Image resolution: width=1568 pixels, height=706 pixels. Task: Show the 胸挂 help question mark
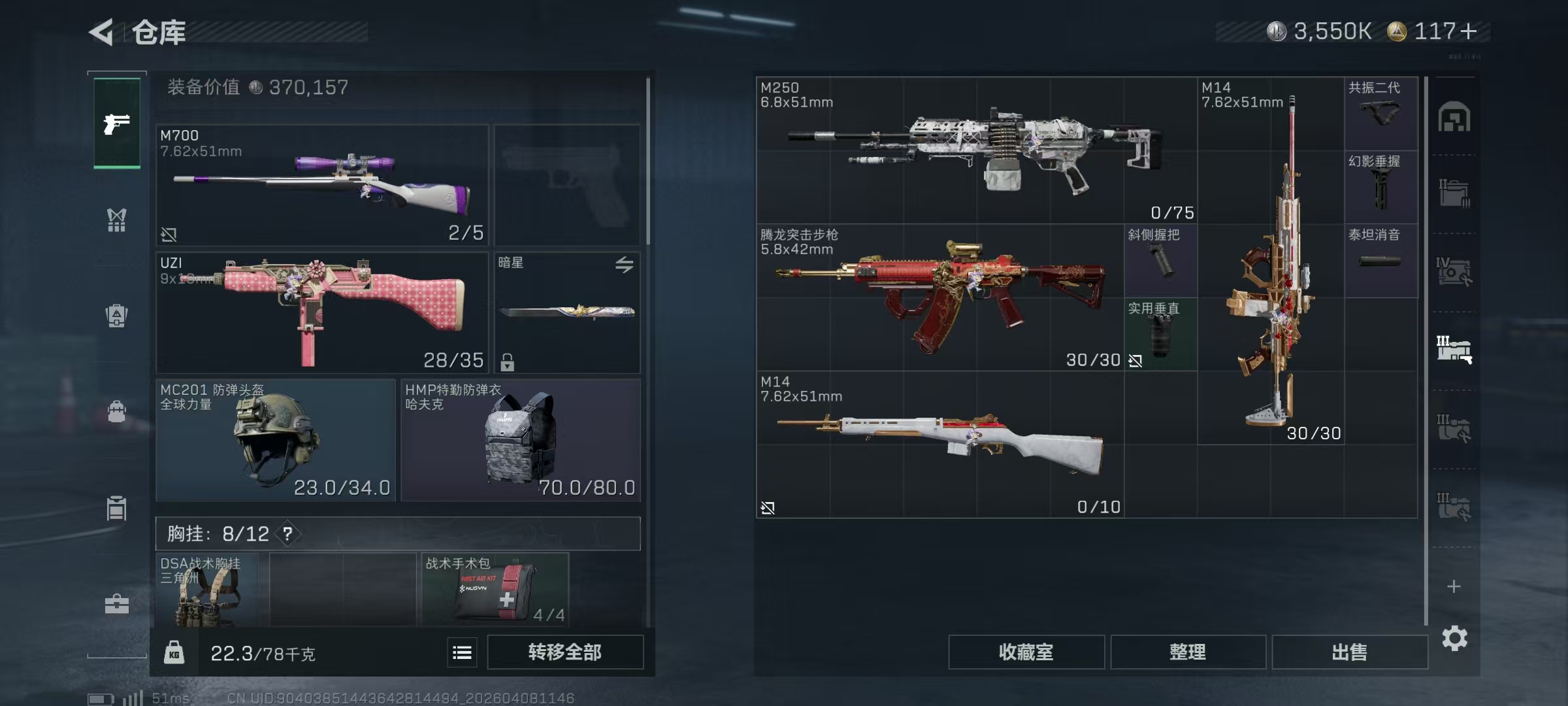click(287, 534)
